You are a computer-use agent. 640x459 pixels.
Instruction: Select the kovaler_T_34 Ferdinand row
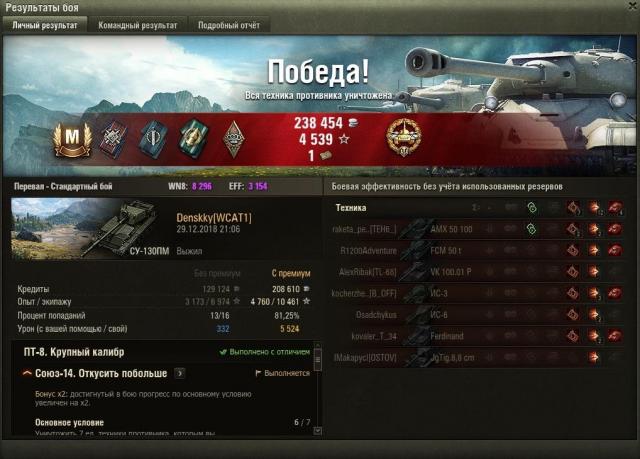[x=480, y=335]
